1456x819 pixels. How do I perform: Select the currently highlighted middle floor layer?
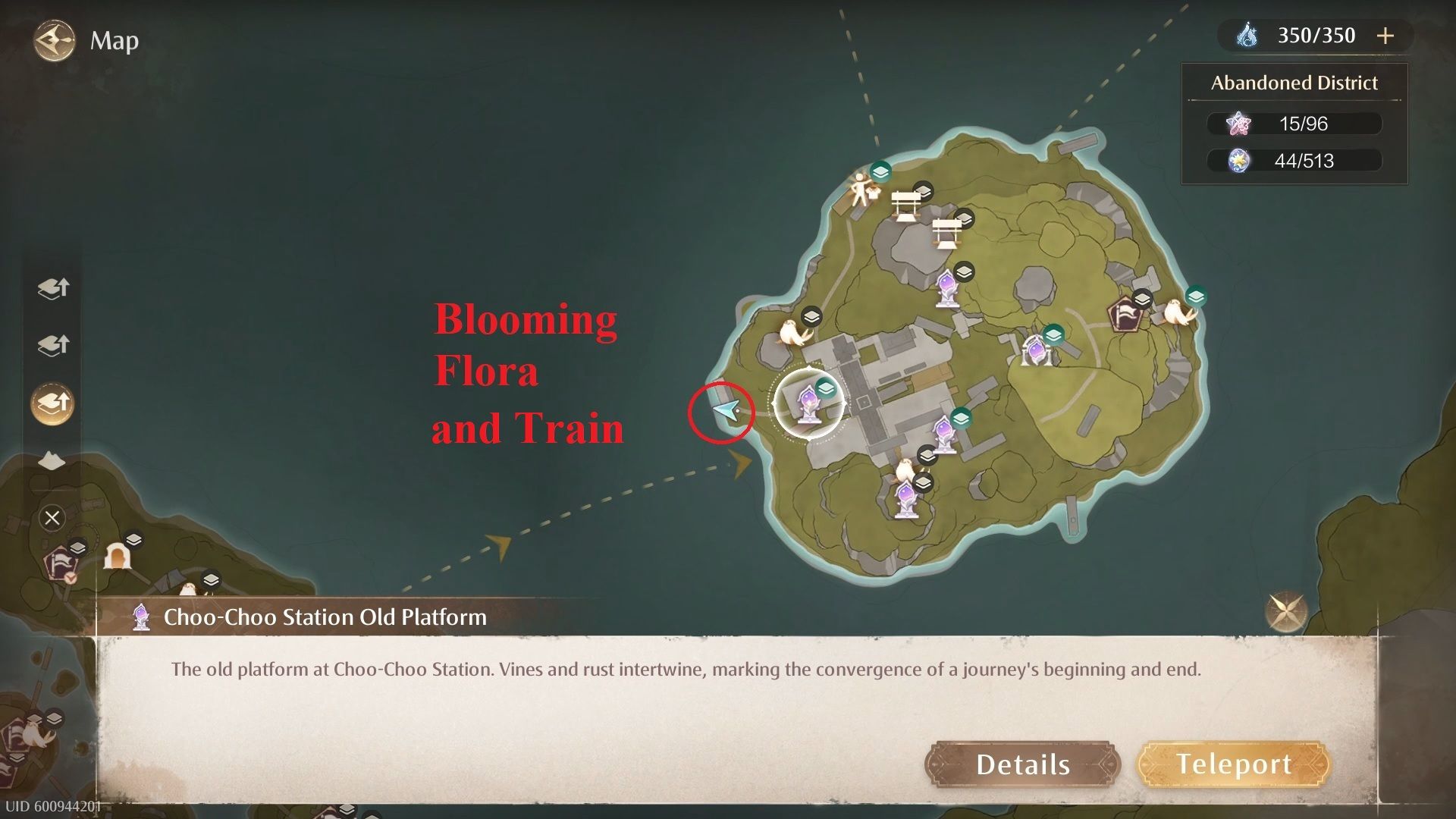52,403
